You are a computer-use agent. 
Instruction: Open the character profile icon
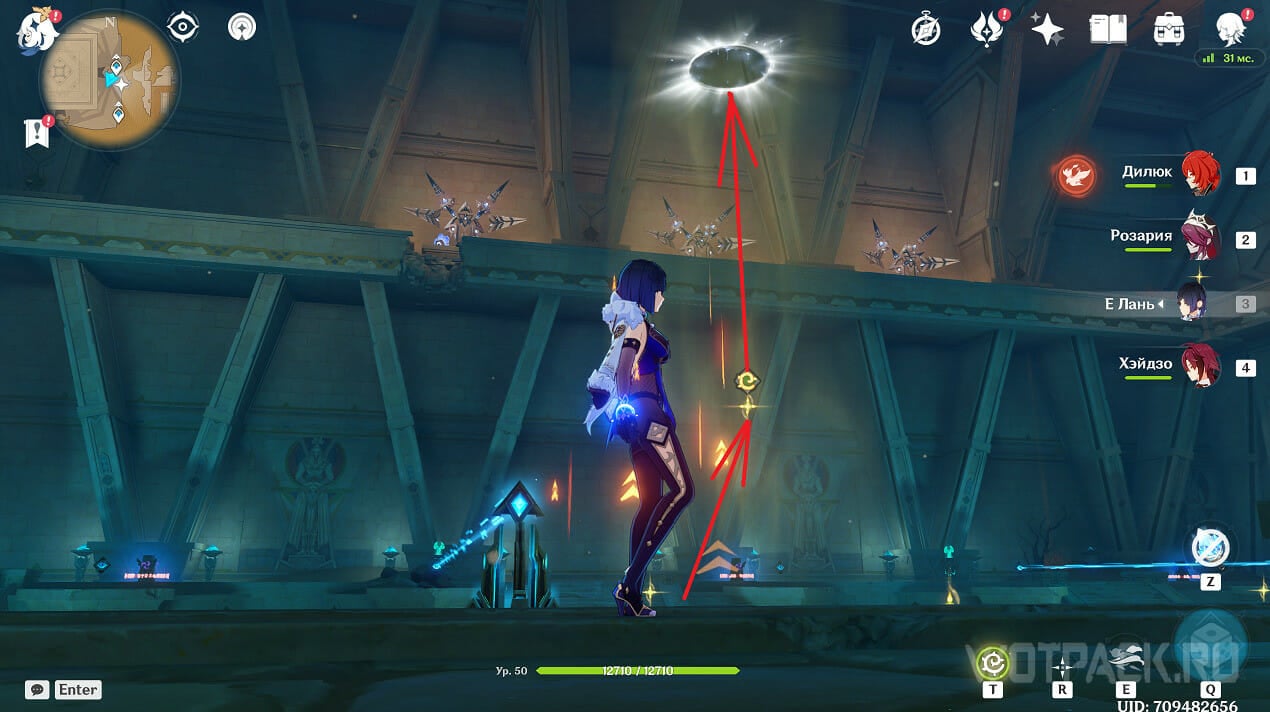tap(1229, 30)
